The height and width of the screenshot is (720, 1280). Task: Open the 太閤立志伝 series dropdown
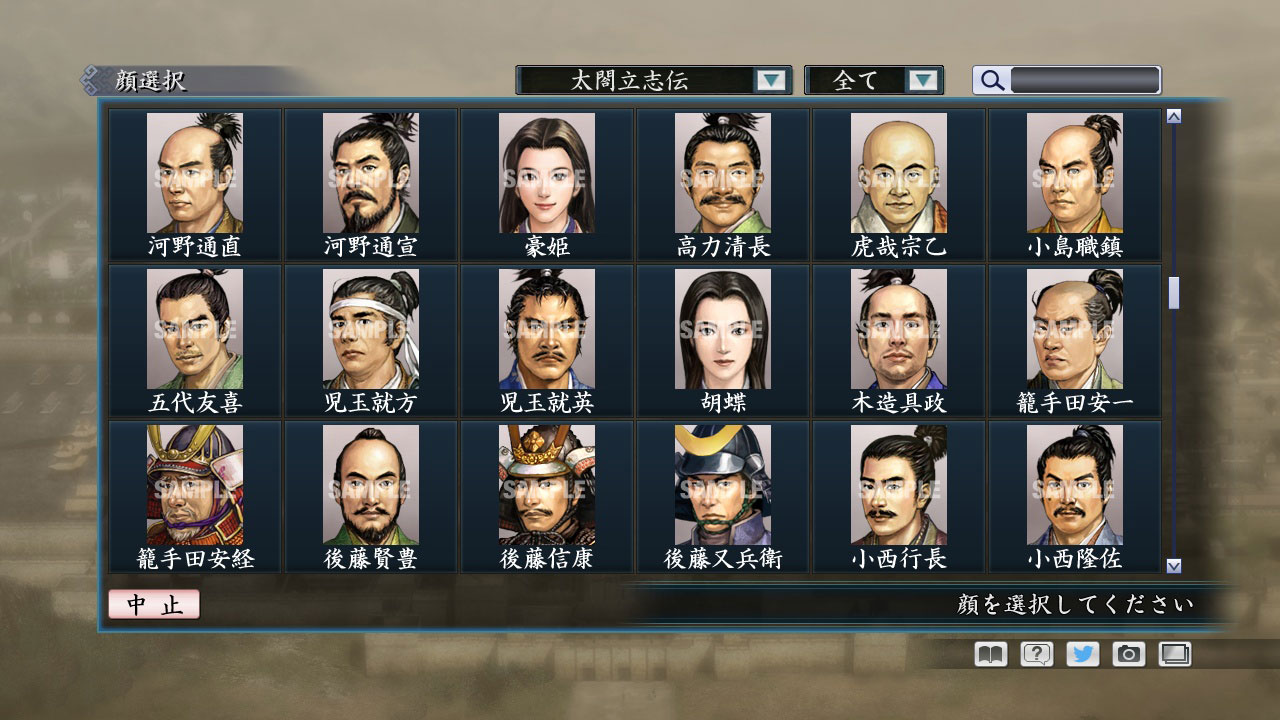pos(645,80)
